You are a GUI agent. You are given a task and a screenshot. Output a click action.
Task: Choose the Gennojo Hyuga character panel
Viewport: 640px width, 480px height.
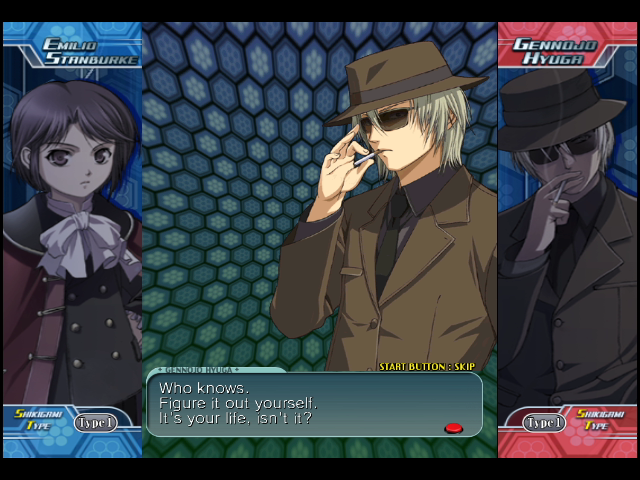pyautogui.click(x=567, y=230)
